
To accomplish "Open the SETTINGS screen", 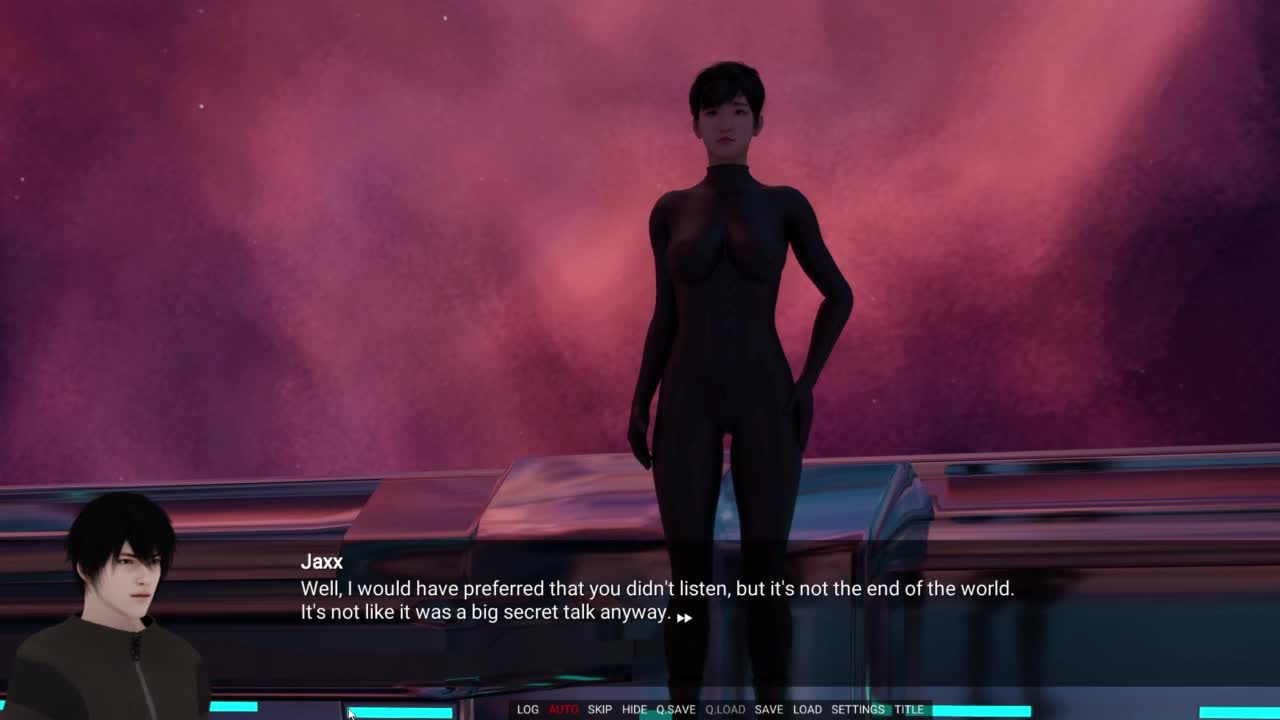I will 858,710.
